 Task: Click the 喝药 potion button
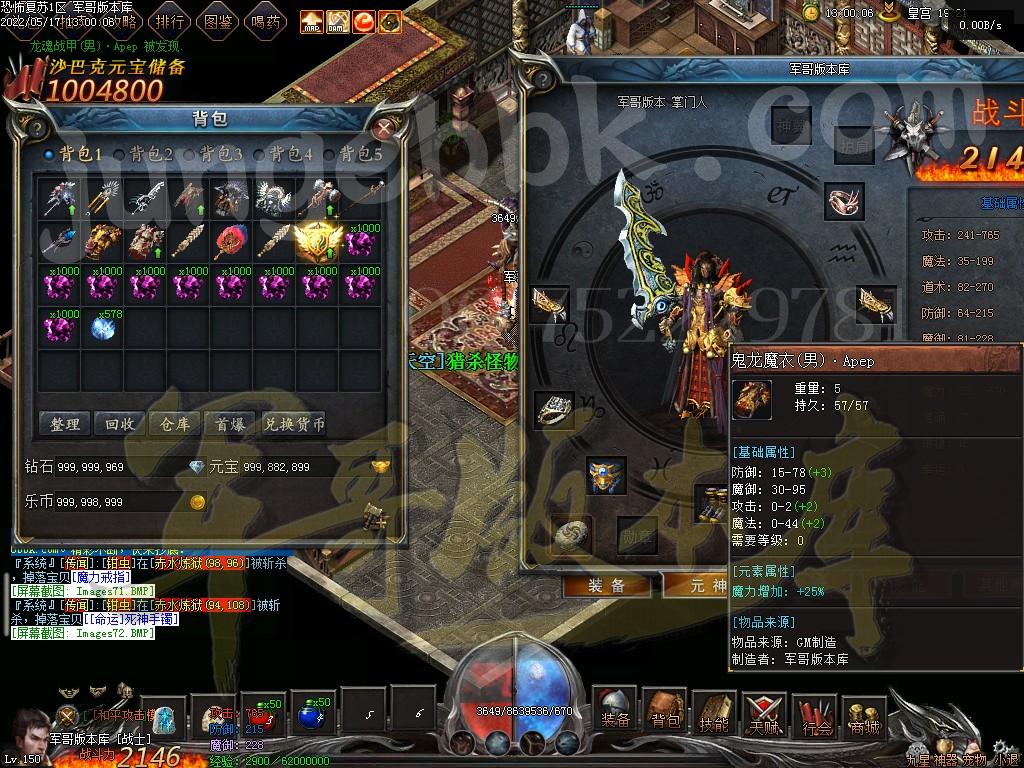click(266, 20)
